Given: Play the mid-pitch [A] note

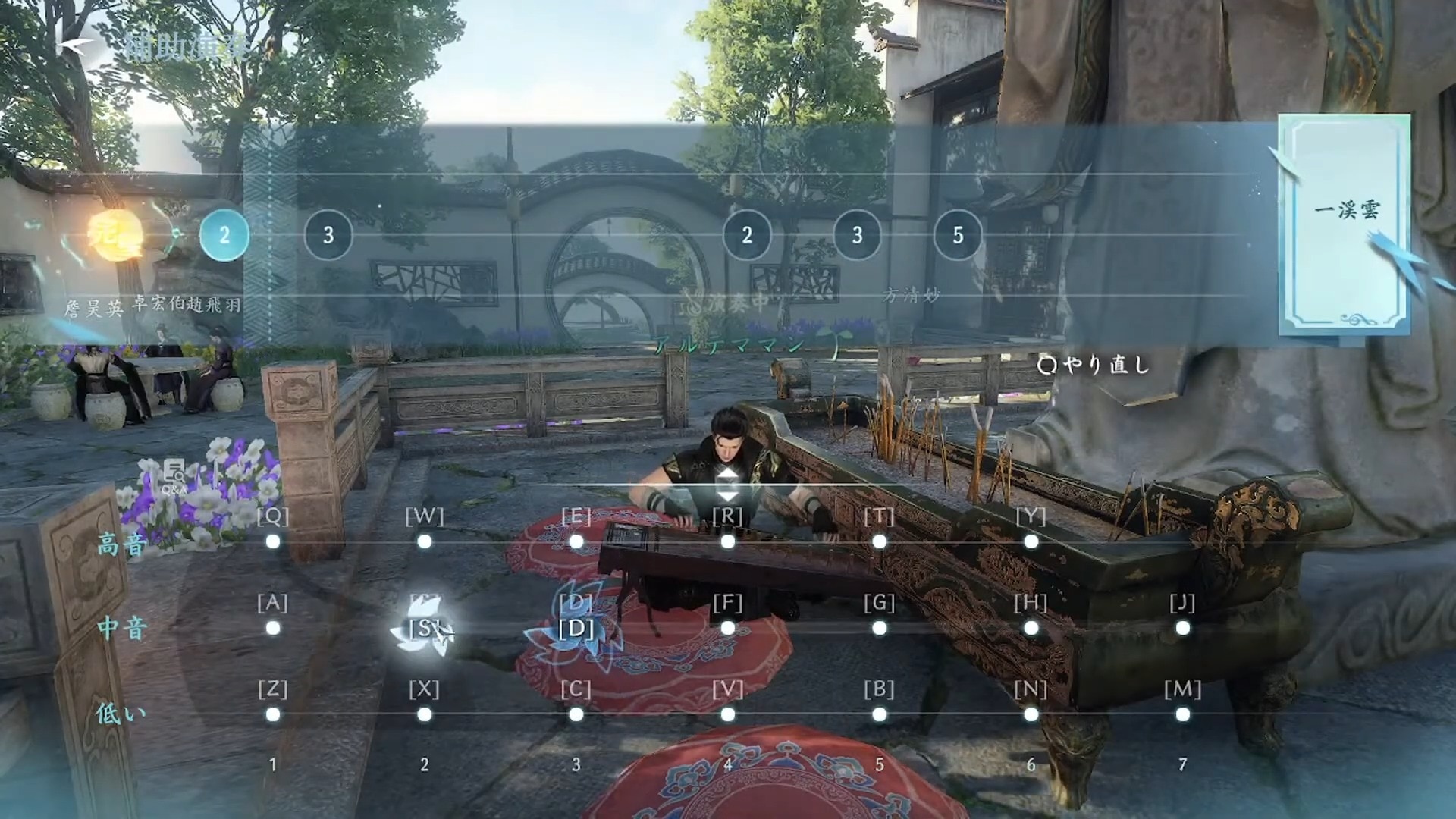Looking at the screenshot, I should pos(273,628).
